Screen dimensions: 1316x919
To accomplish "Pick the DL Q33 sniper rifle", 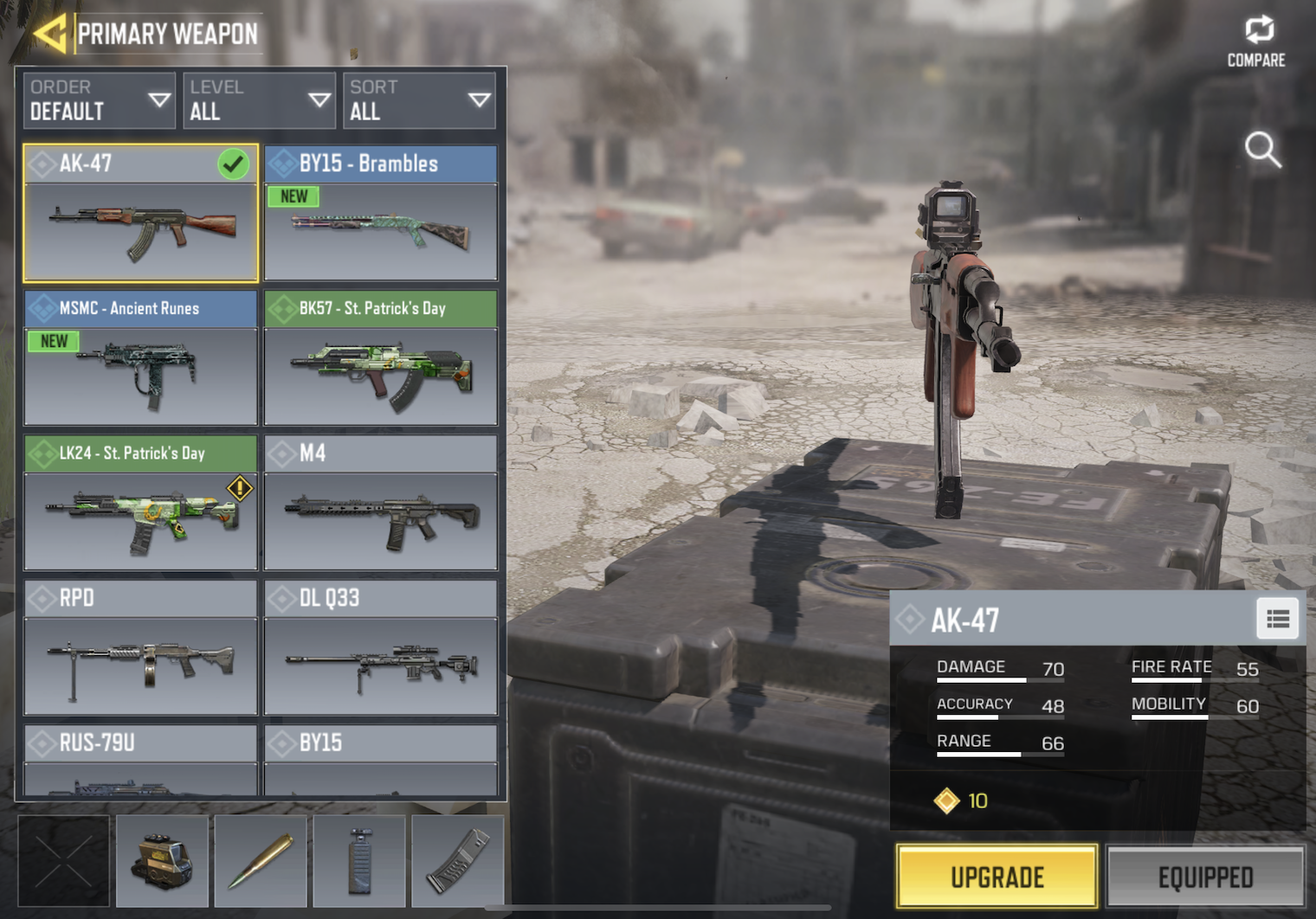I will pos(381,647).
